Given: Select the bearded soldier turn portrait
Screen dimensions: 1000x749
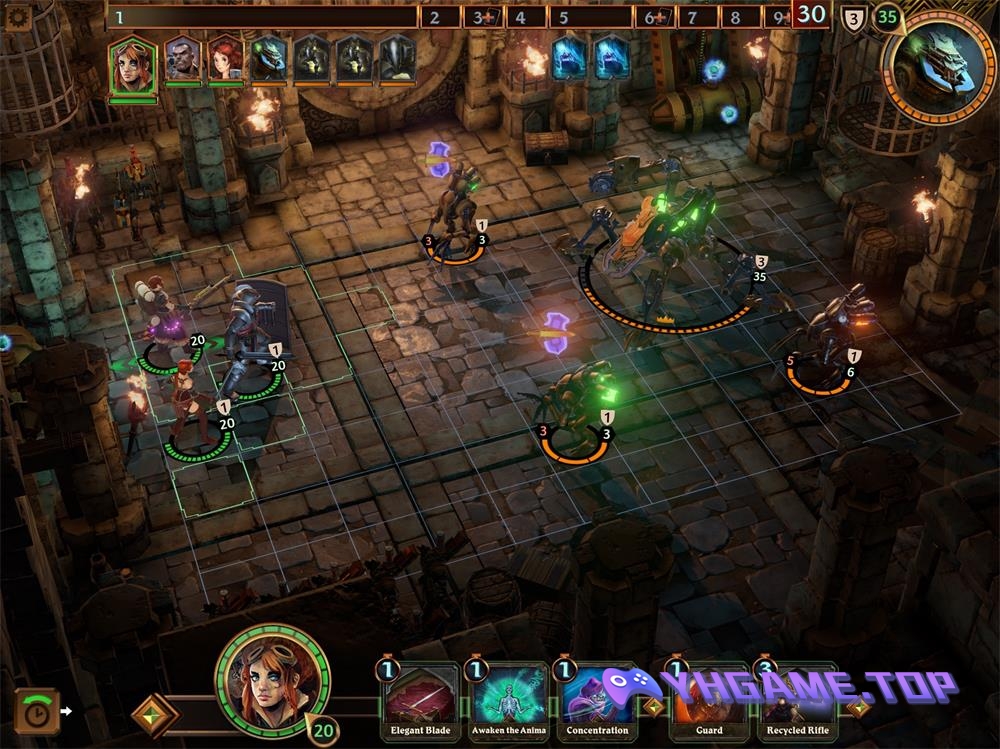Looking at the screenshot, I should (x=183, y=60).
